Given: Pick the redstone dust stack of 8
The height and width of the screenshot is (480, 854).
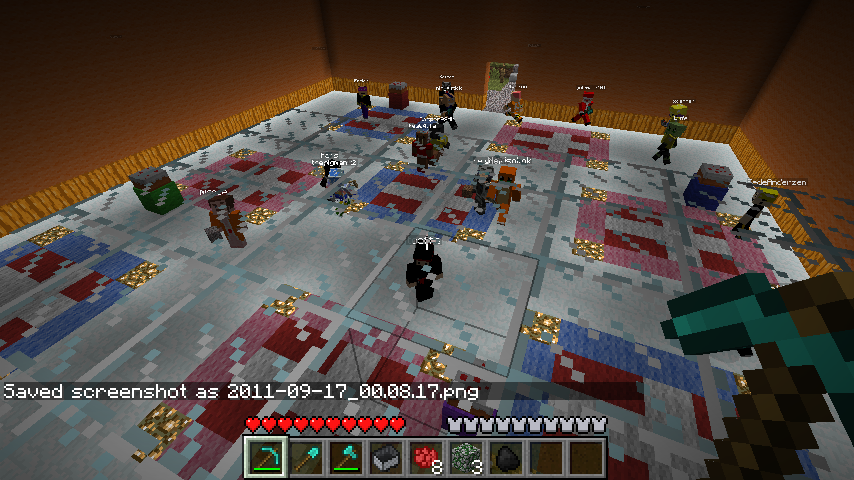Looking at the screenshot, I should click(x=426, y=458).
